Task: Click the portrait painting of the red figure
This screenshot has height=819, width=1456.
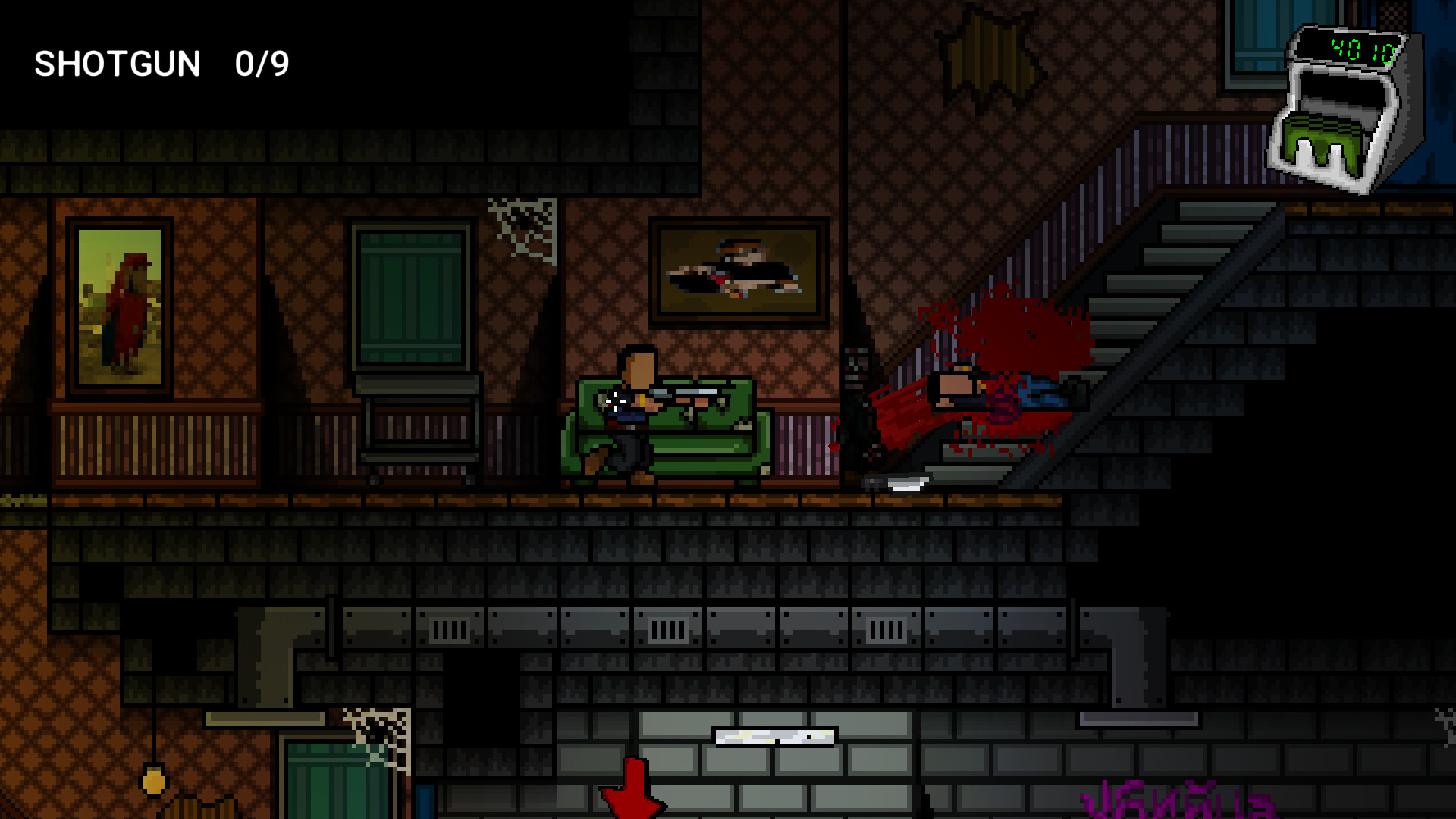Action: coord(121,303)
